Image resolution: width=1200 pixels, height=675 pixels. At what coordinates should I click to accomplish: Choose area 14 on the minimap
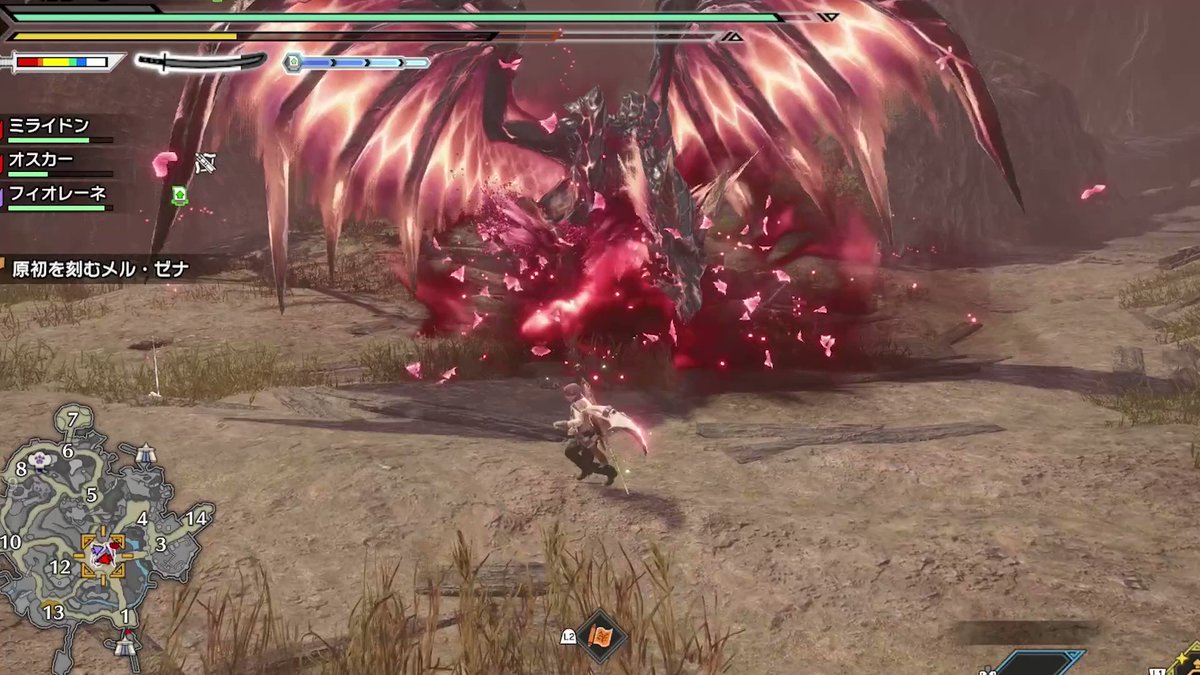click(x=196, y=518)
